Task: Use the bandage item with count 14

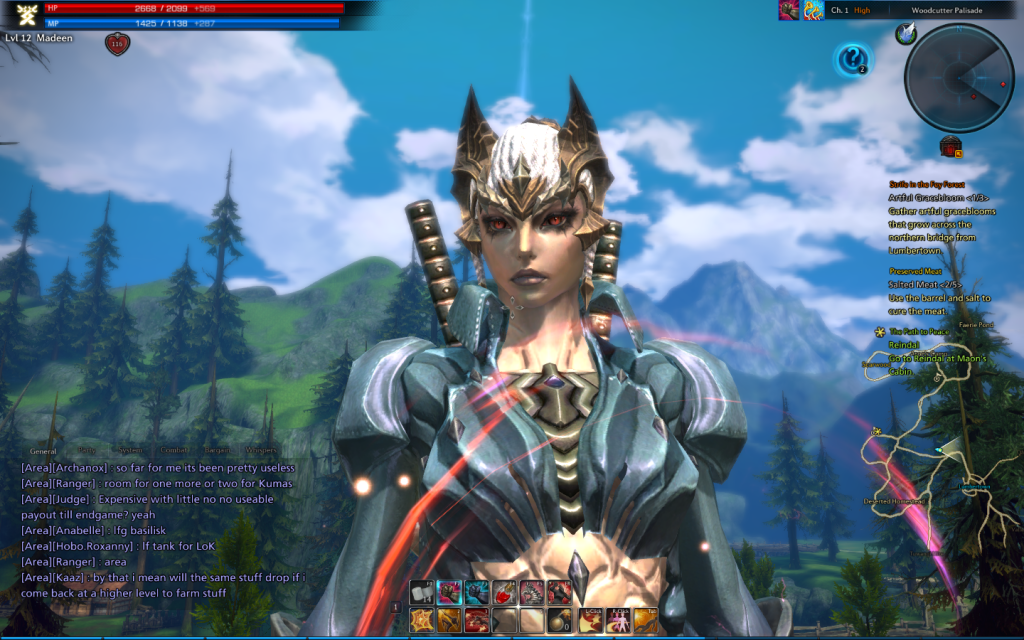Action: (422, 593)
